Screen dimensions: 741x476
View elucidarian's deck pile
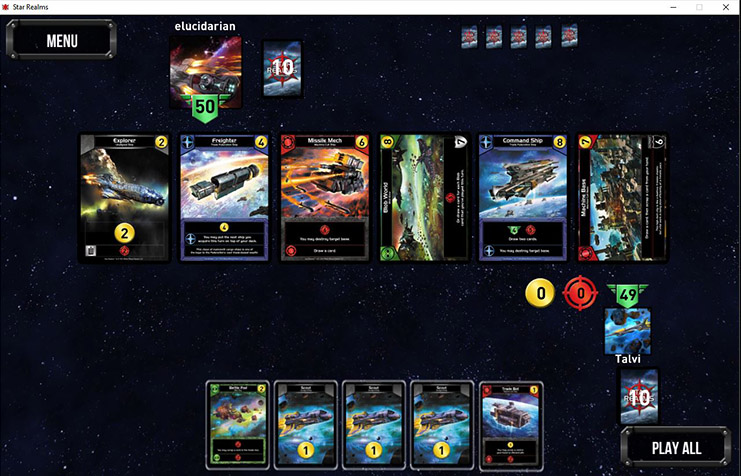tap(282, 69)
